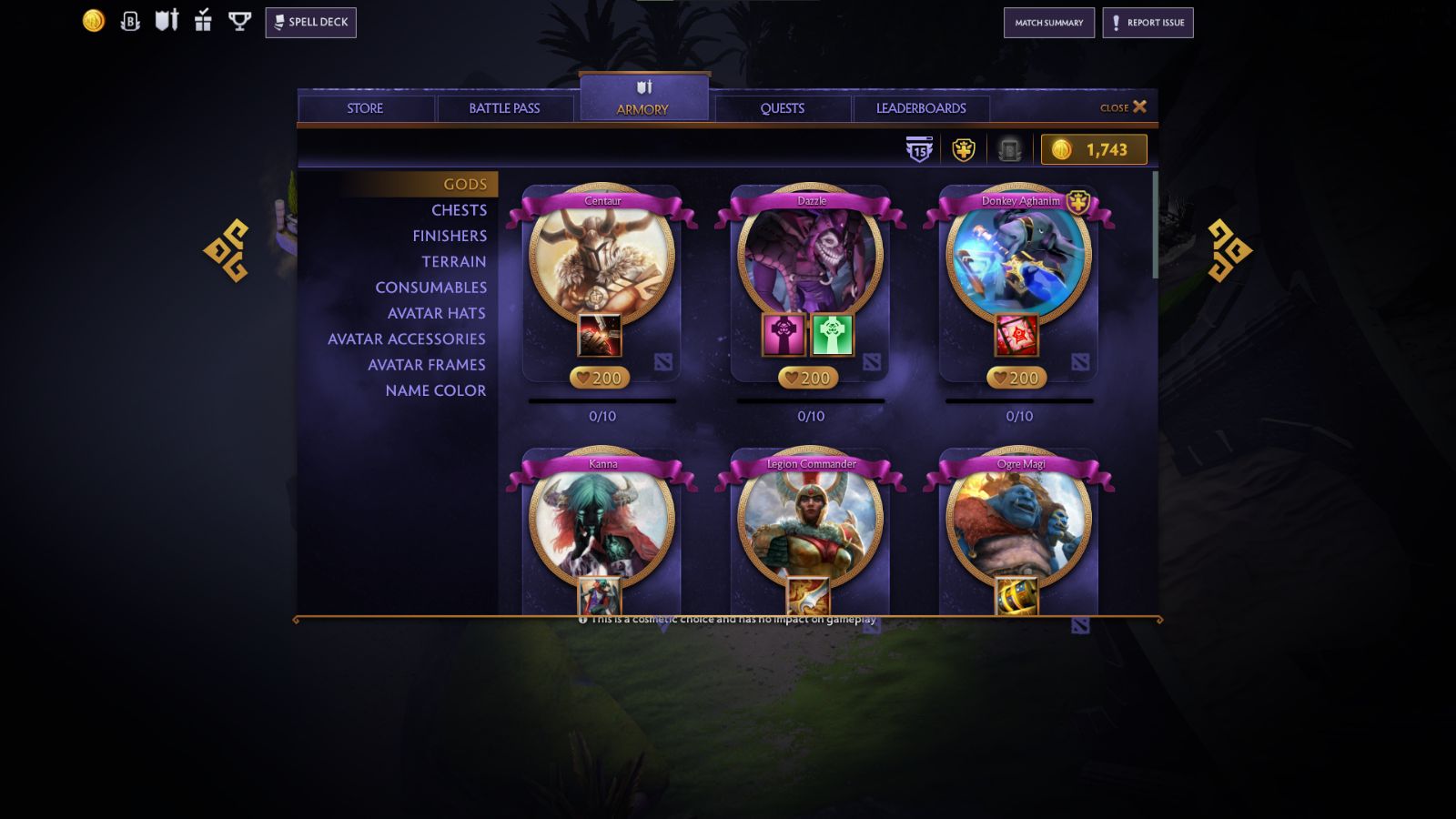
Task: Click the 1,743 gold balance display
Action: pos(1093,148)
